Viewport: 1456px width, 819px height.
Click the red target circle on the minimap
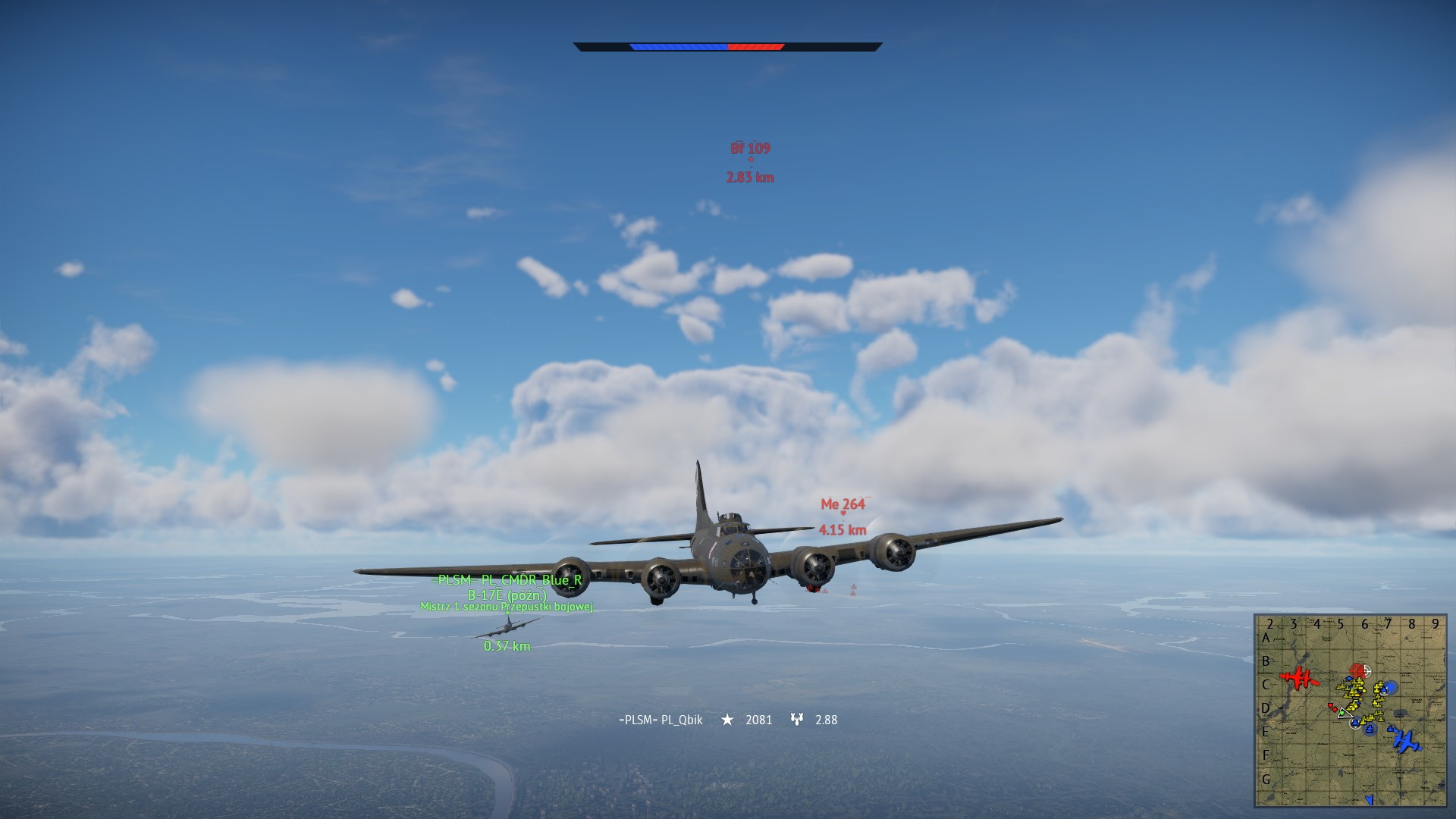pos(1358,671)
